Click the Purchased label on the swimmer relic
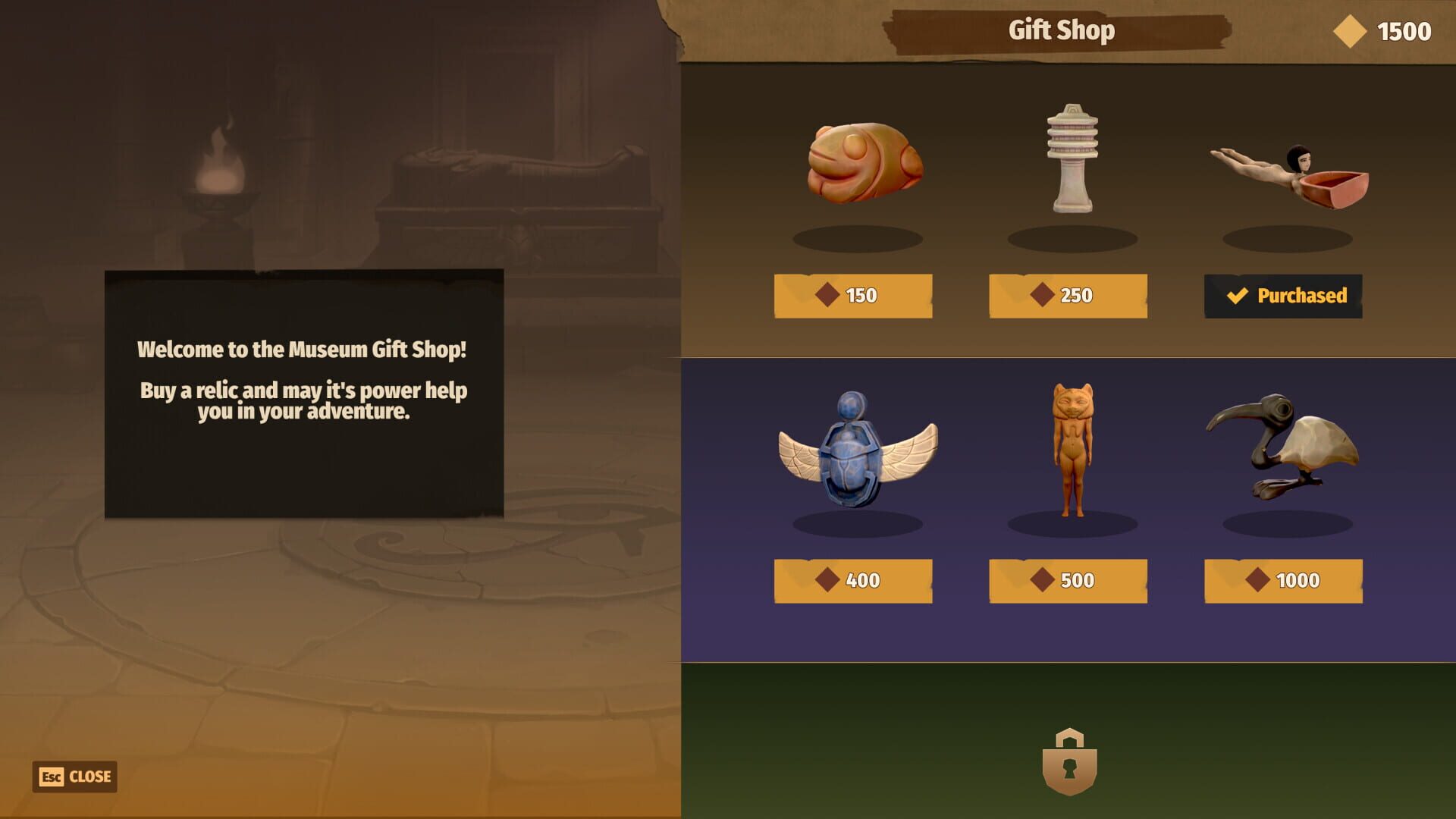The height and width of the screenshot is (819, 1456). (x=1282, y=296)
